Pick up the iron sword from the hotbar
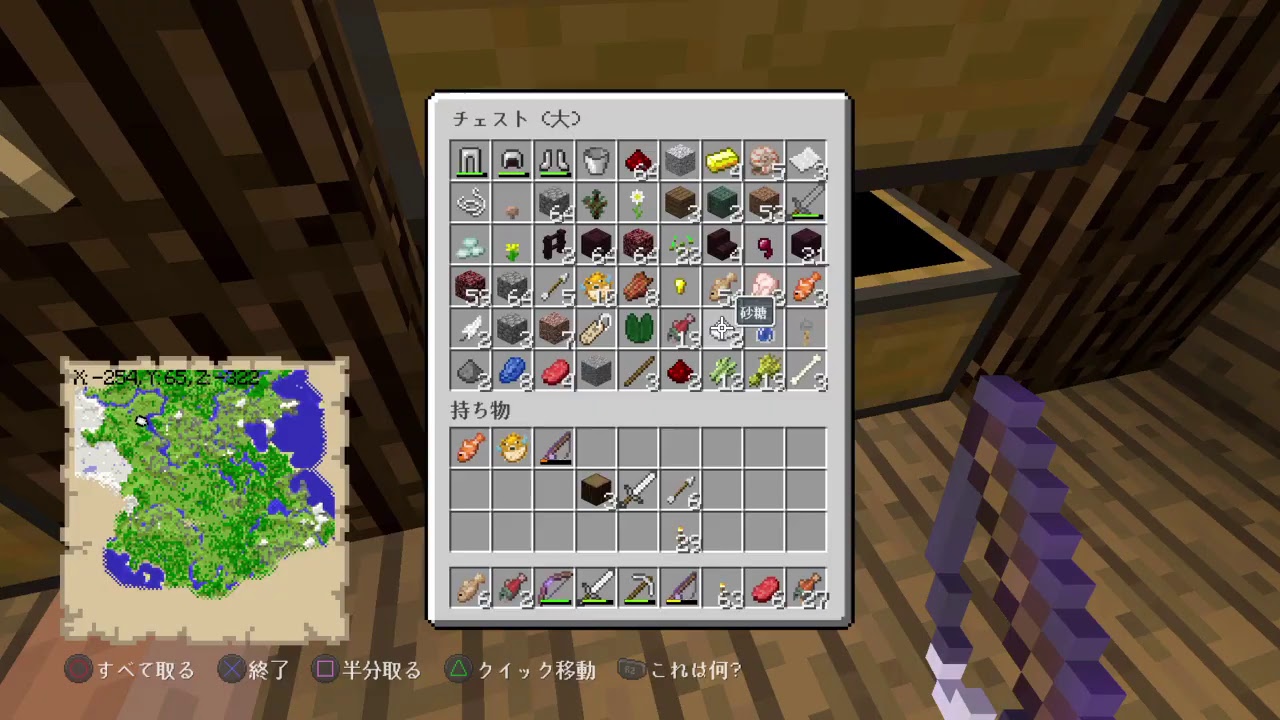 coord(596,589)
